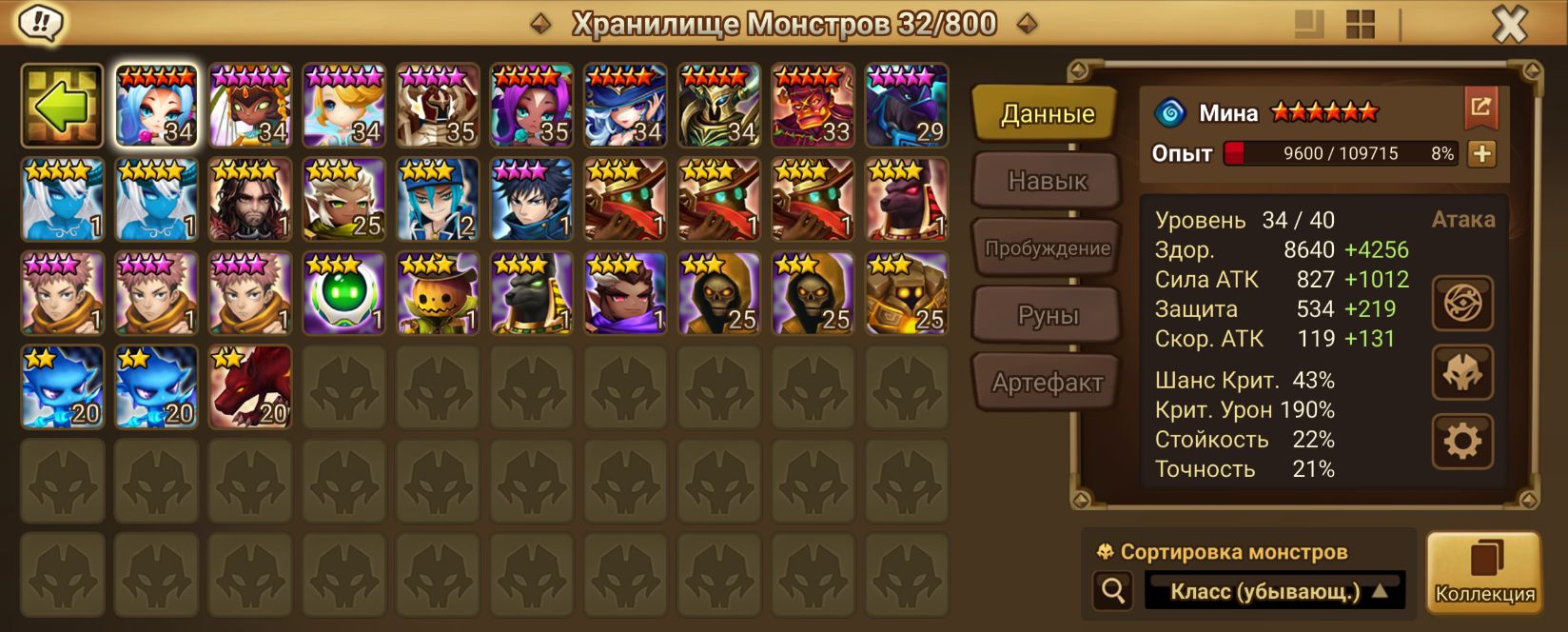Switch to the four-square grid view
This screenshot has width=1568, height=632.
coord(1361,25)
